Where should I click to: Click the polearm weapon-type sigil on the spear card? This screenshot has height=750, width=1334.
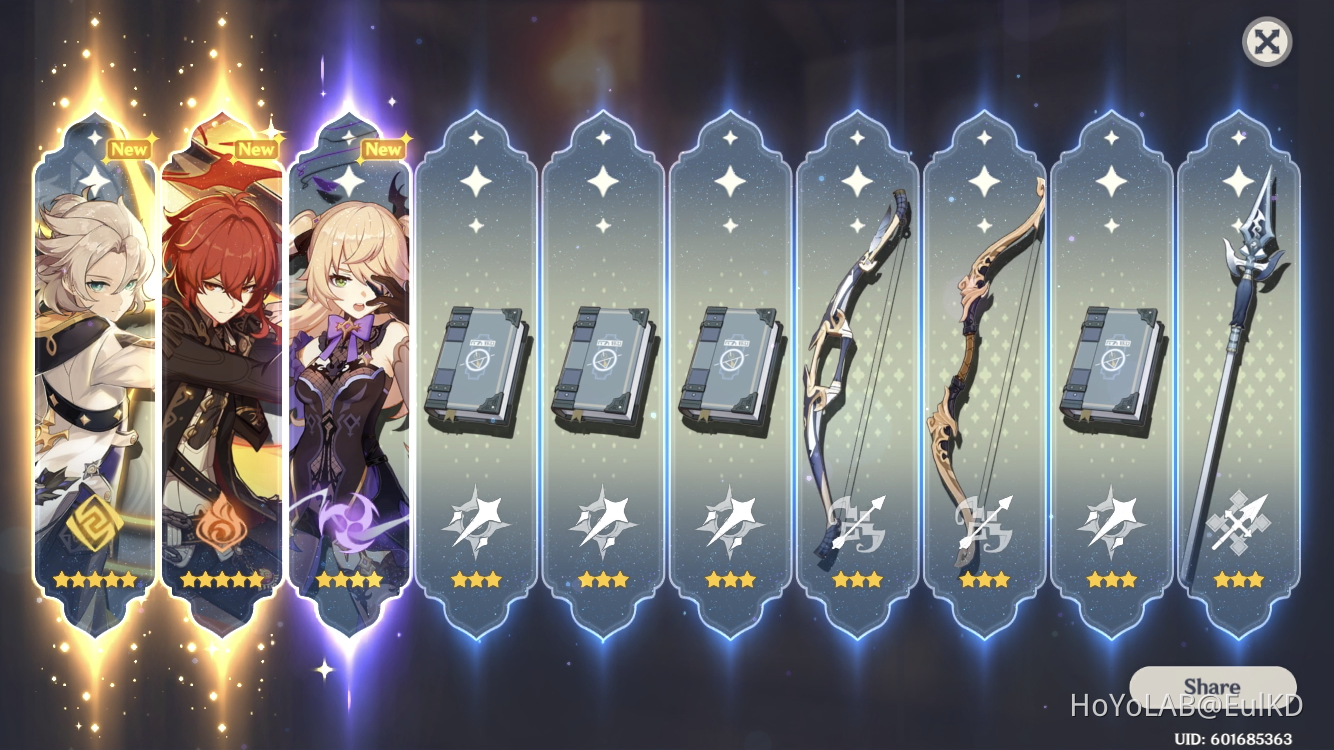pos(1242,521)
